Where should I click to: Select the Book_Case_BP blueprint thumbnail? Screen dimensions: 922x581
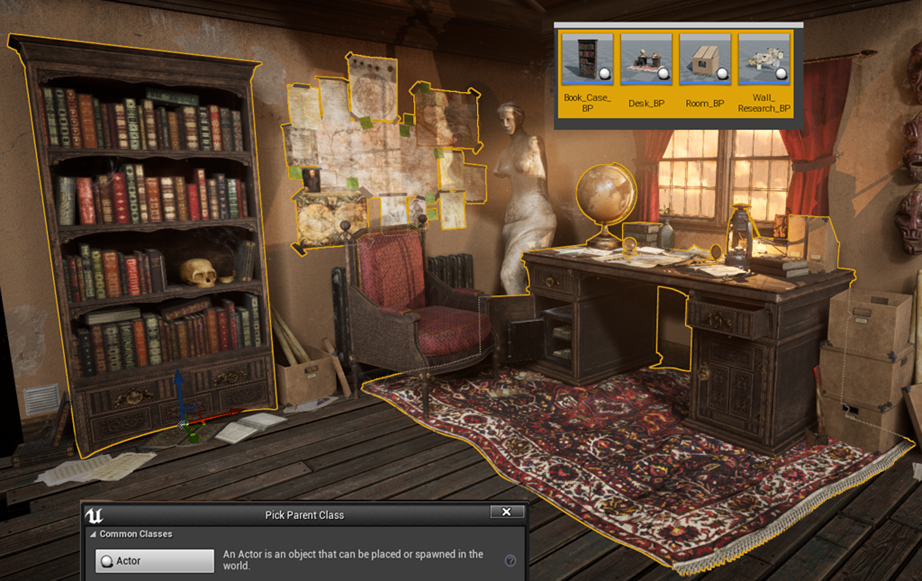coord(587,59)
